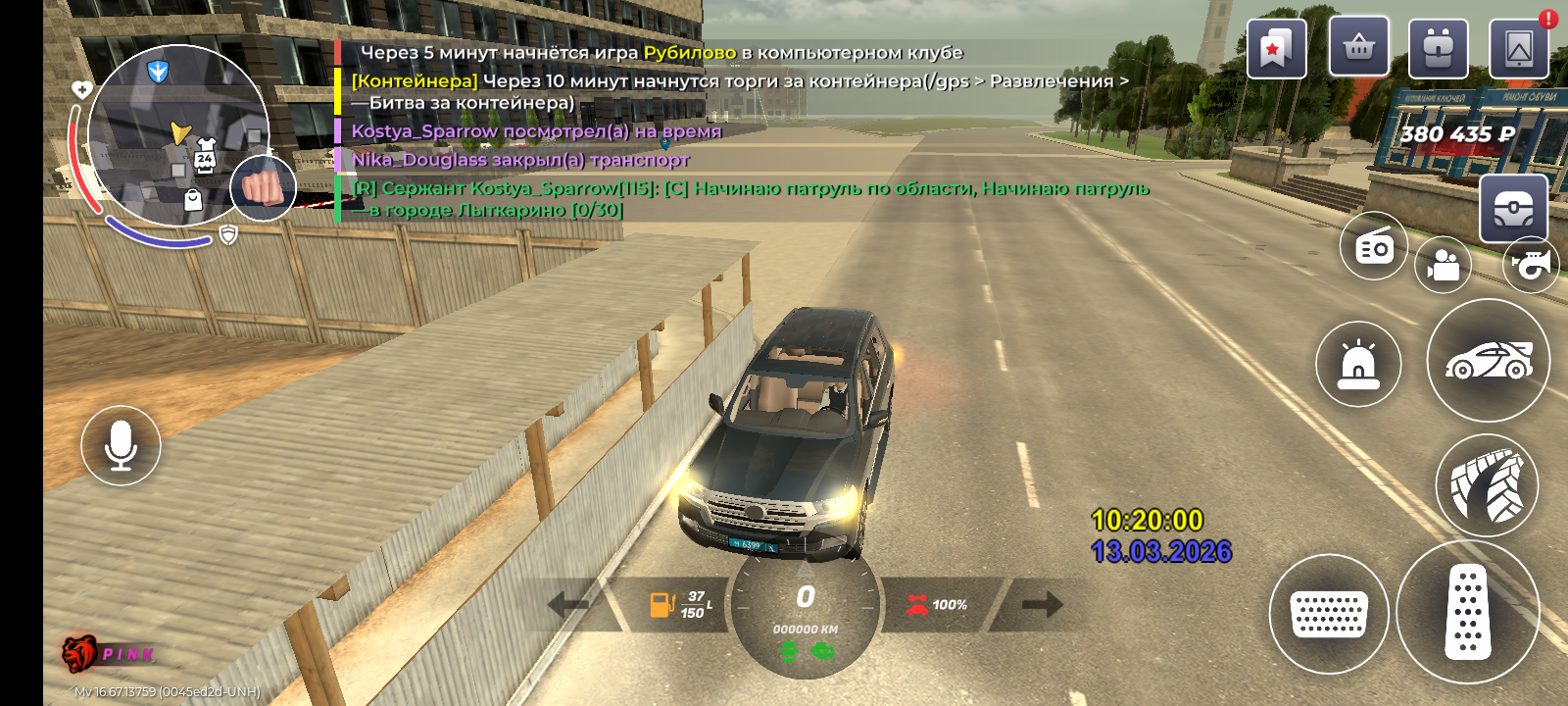
Task: Activate the right turn signal arrow
Action: [x=1042, y=604]
